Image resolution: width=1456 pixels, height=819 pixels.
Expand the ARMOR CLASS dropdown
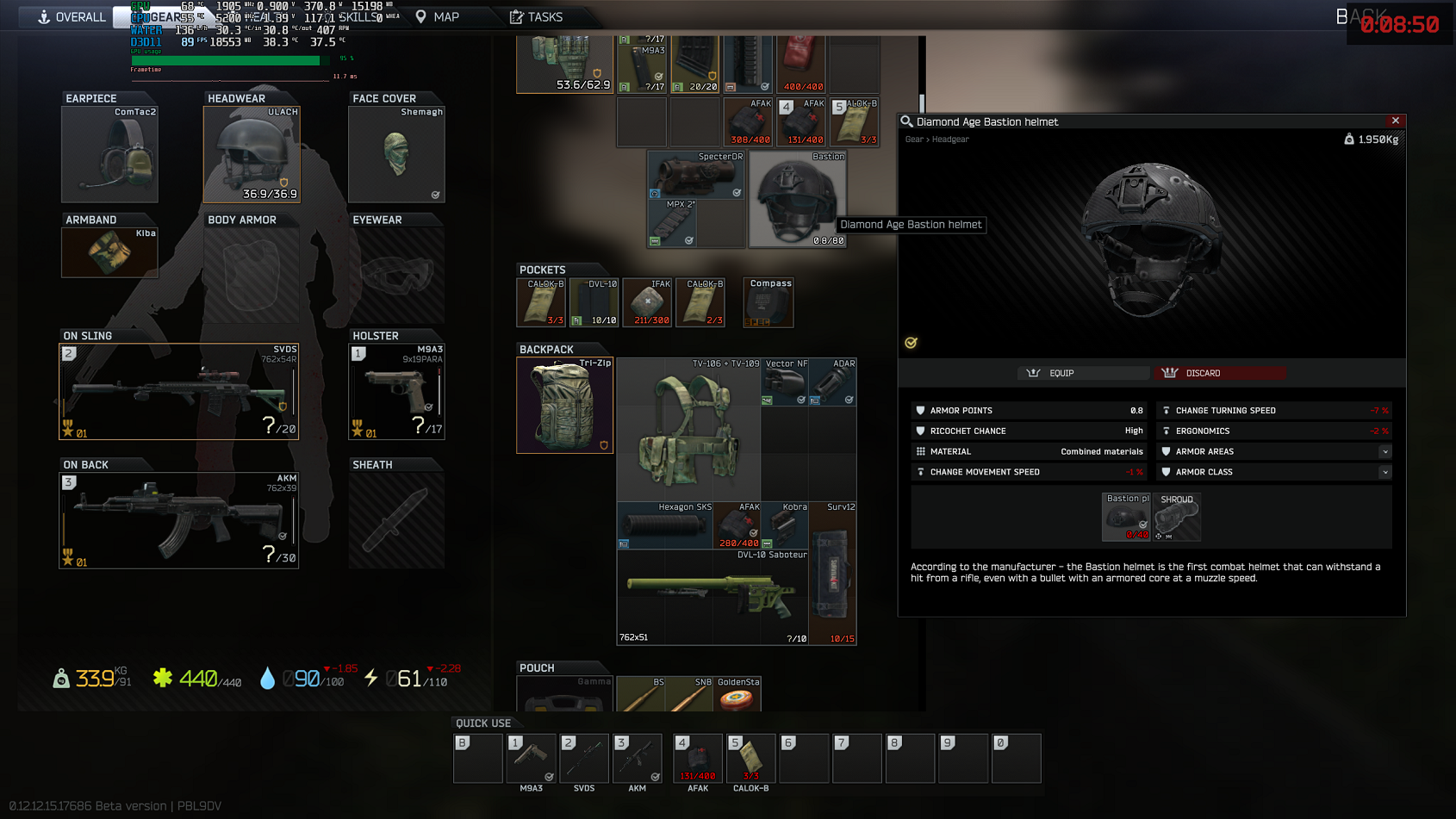pos(1384,472)
